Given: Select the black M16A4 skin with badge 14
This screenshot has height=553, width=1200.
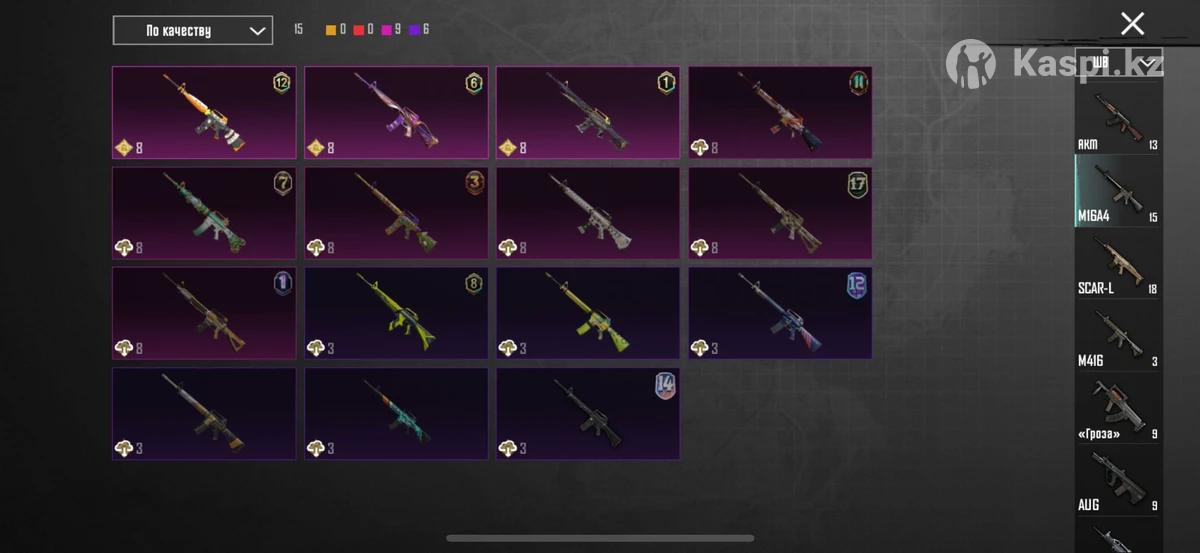Looking at the screenshot, I should coord(588,413).
